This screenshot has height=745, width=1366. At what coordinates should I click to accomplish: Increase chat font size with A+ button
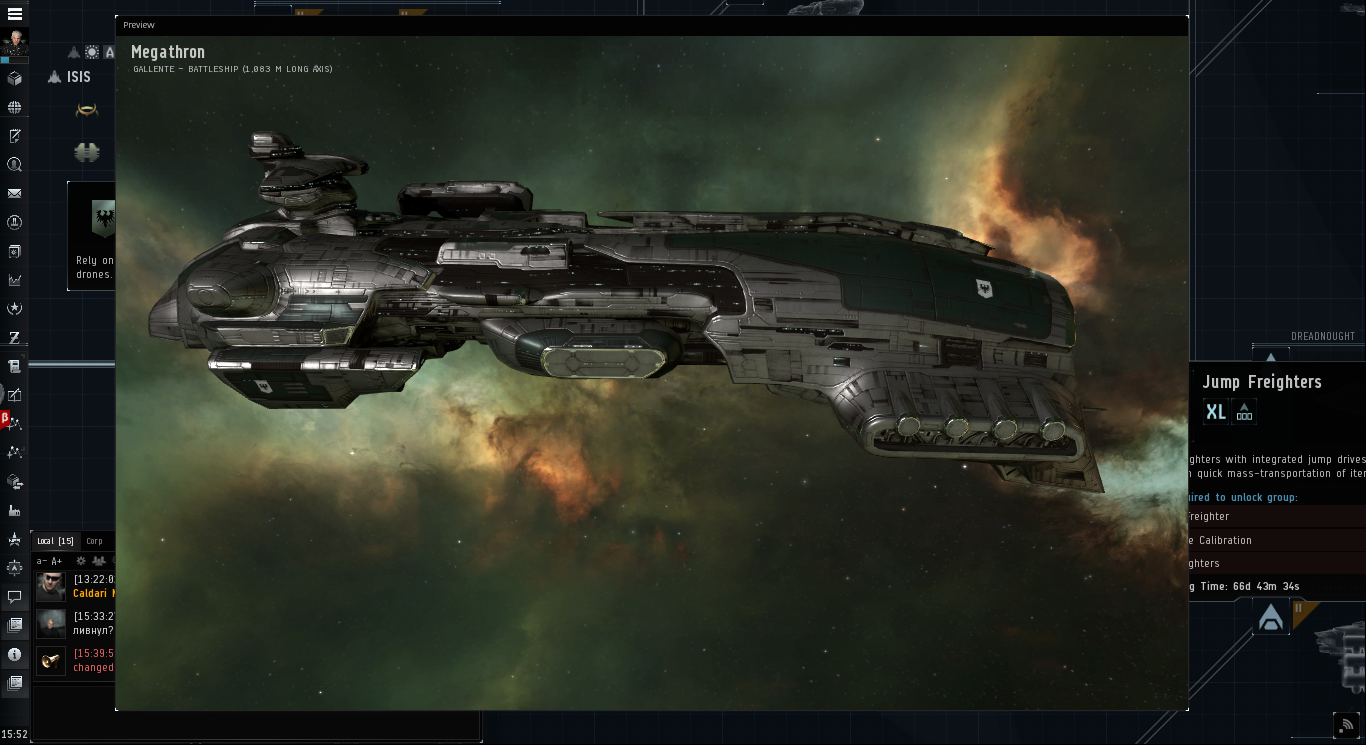(x=57, y=561)
